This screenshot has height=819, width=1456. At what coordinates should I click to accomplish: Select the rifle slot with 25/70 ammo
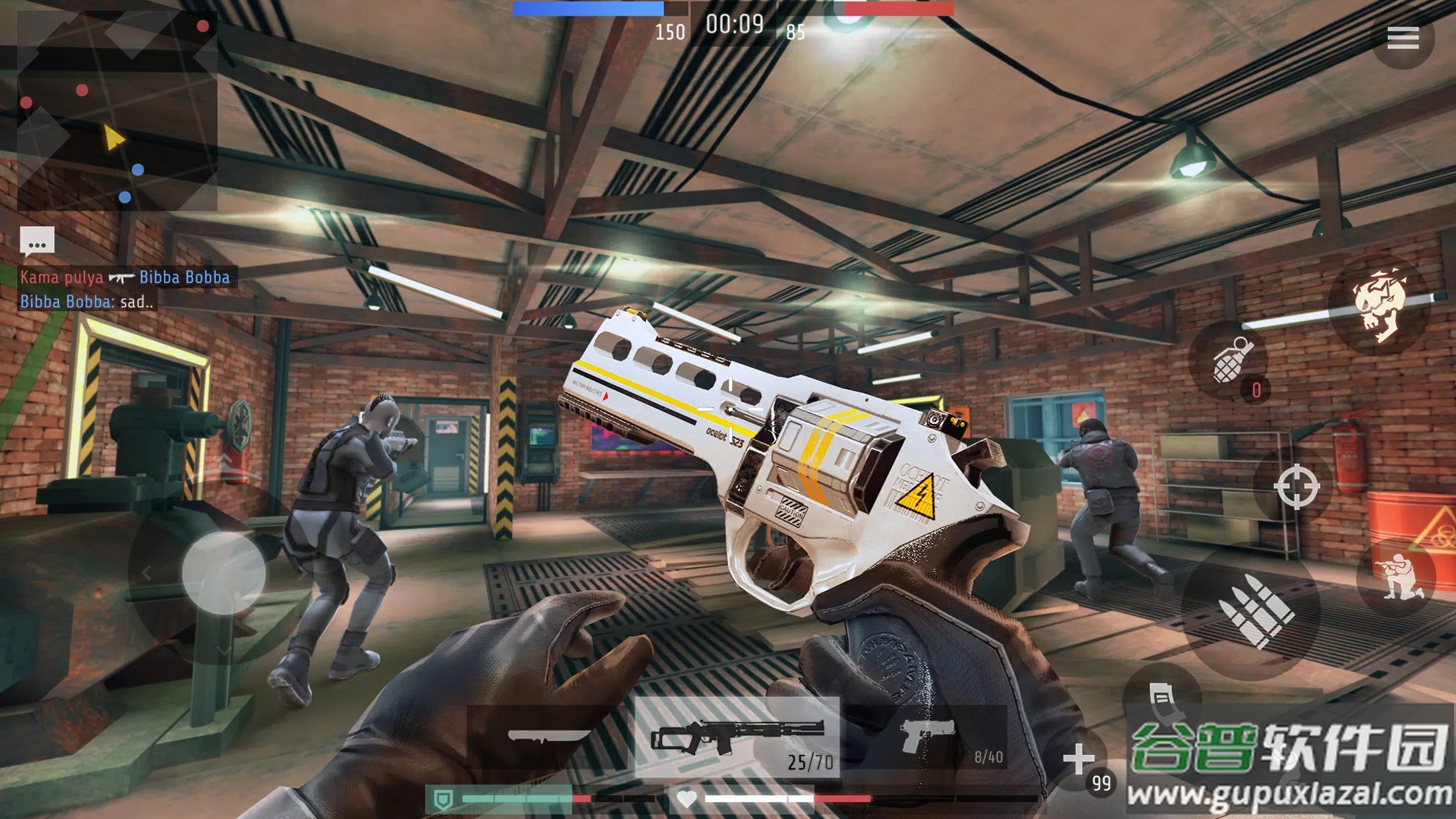[x=737, y=737]
